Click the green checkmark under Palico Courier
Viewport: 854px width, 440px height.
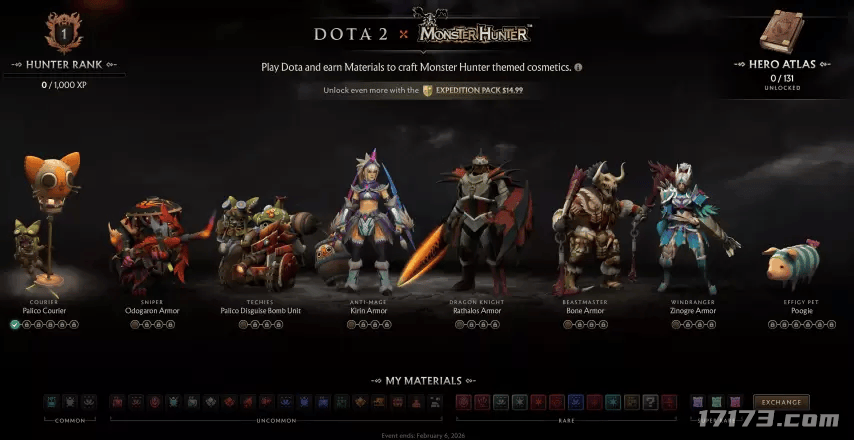pos(15,324)
